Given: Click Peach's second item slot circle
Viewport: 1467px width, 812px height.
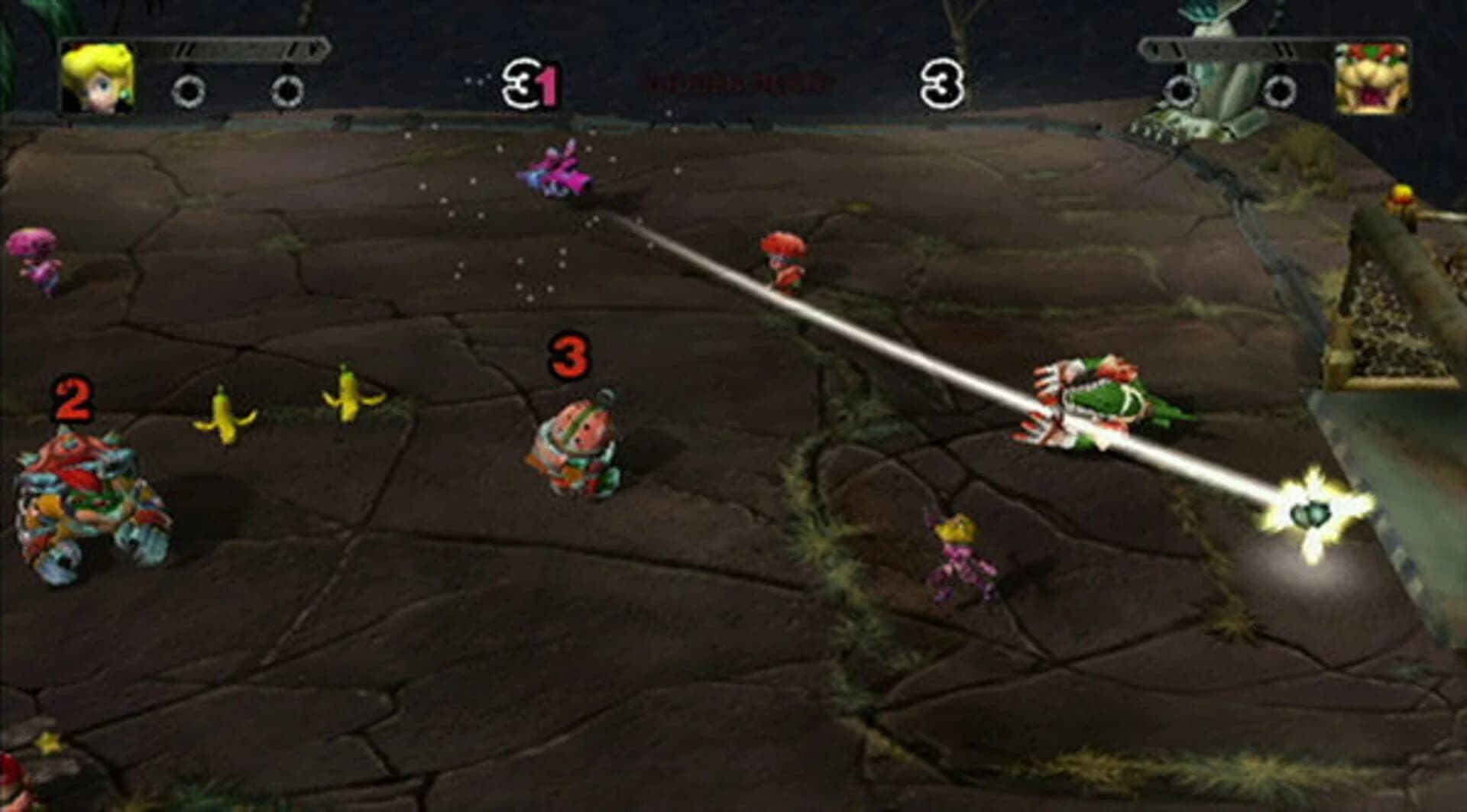Looking at the screenshot, I should click(287, 92).
